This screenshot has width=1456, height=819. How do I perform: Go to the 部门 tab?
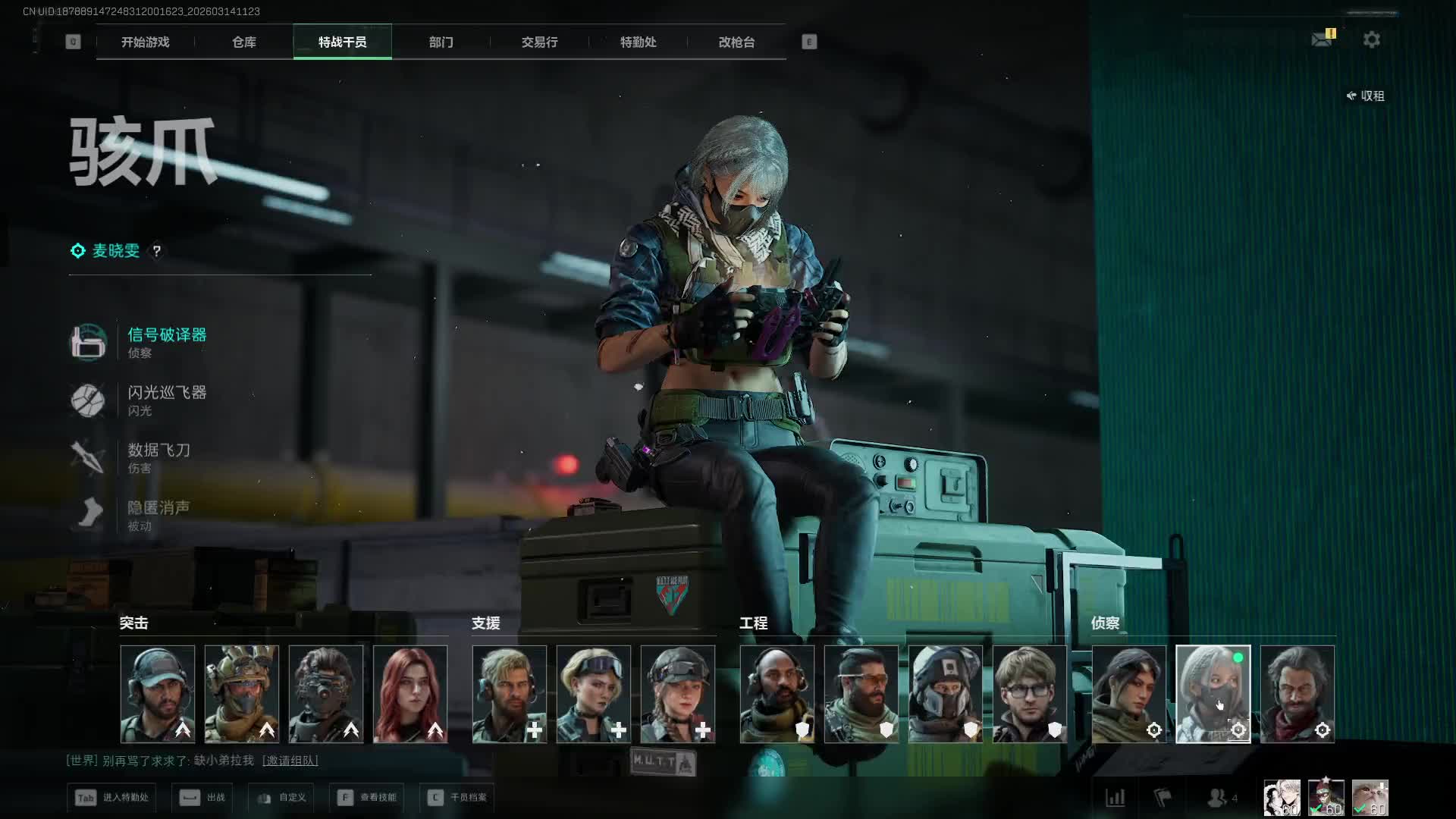[441, 42]
